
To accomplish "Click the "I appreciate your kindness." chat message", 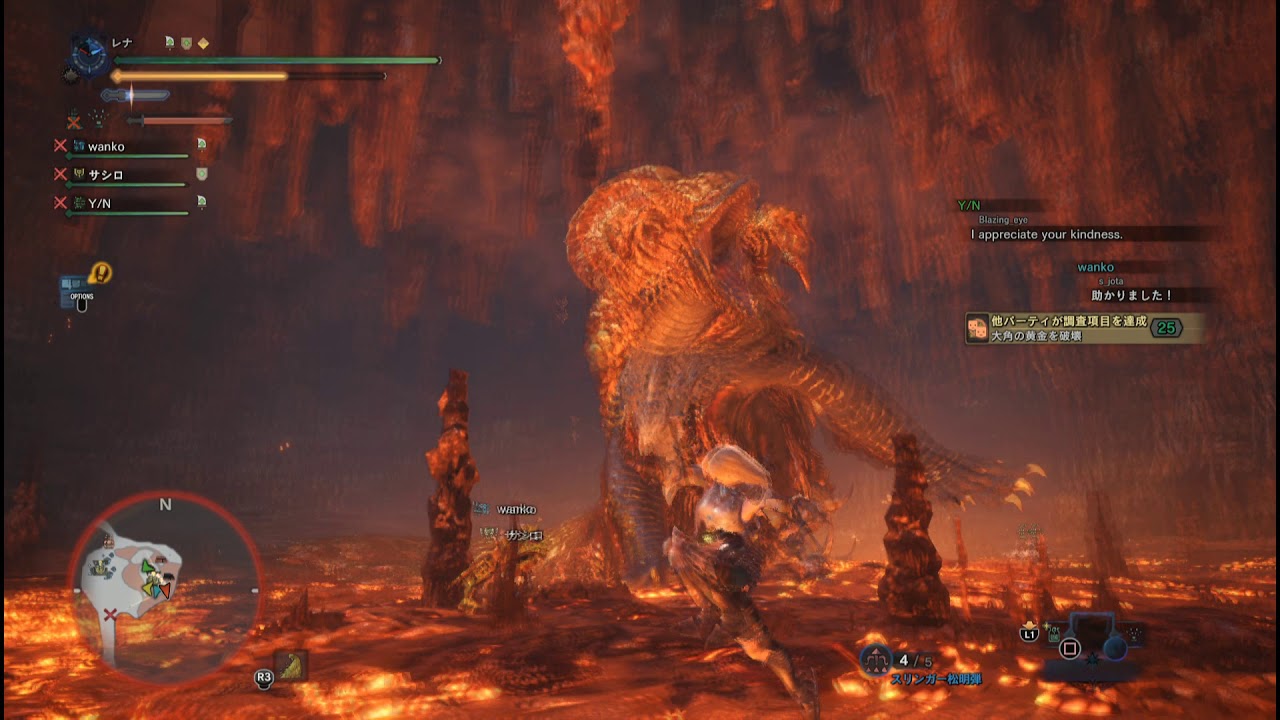I will pos(1046,235).
